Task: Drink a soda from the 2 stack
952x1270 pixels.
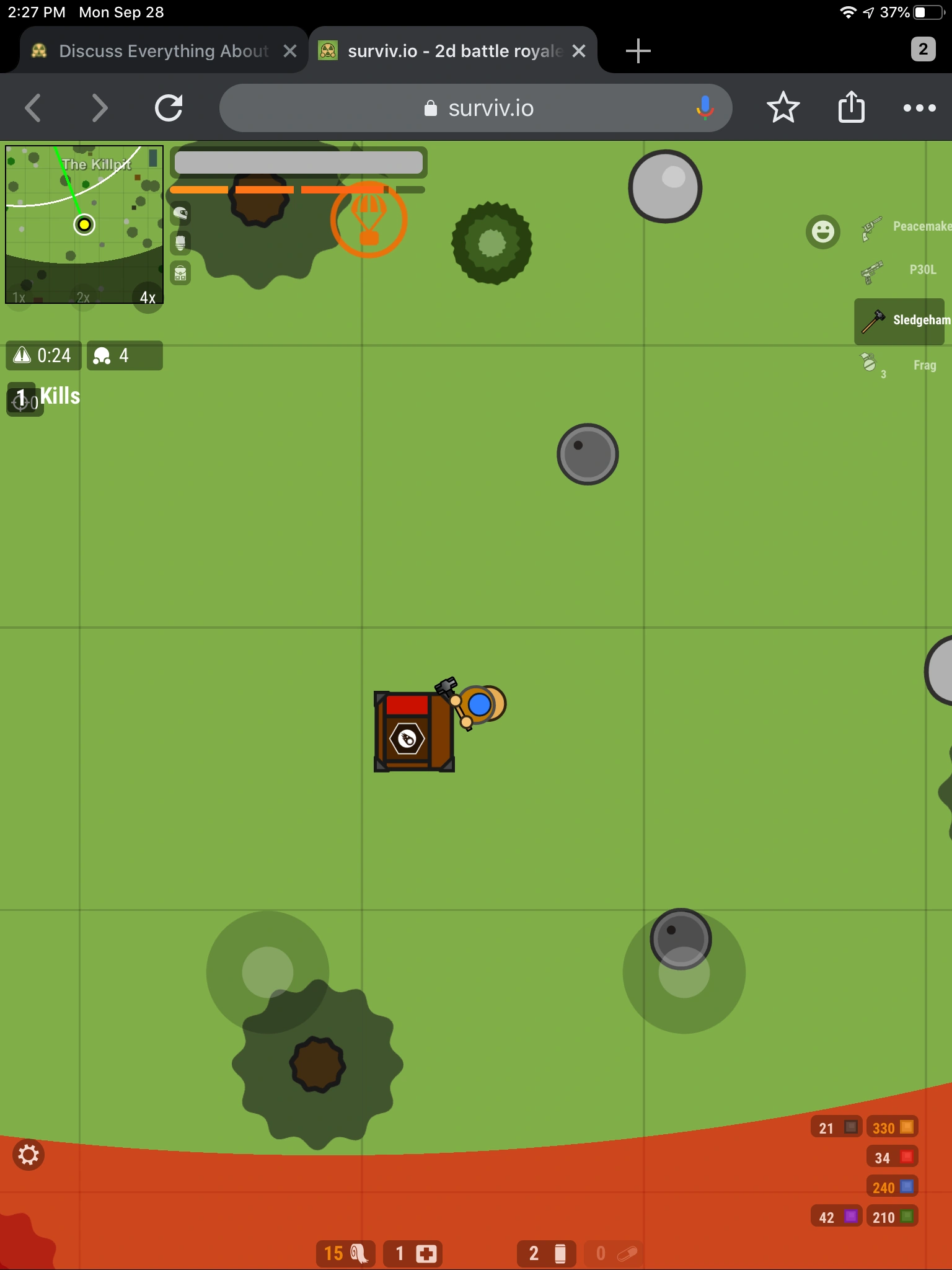Action: pyautogui.click(x=545, y=1253)
